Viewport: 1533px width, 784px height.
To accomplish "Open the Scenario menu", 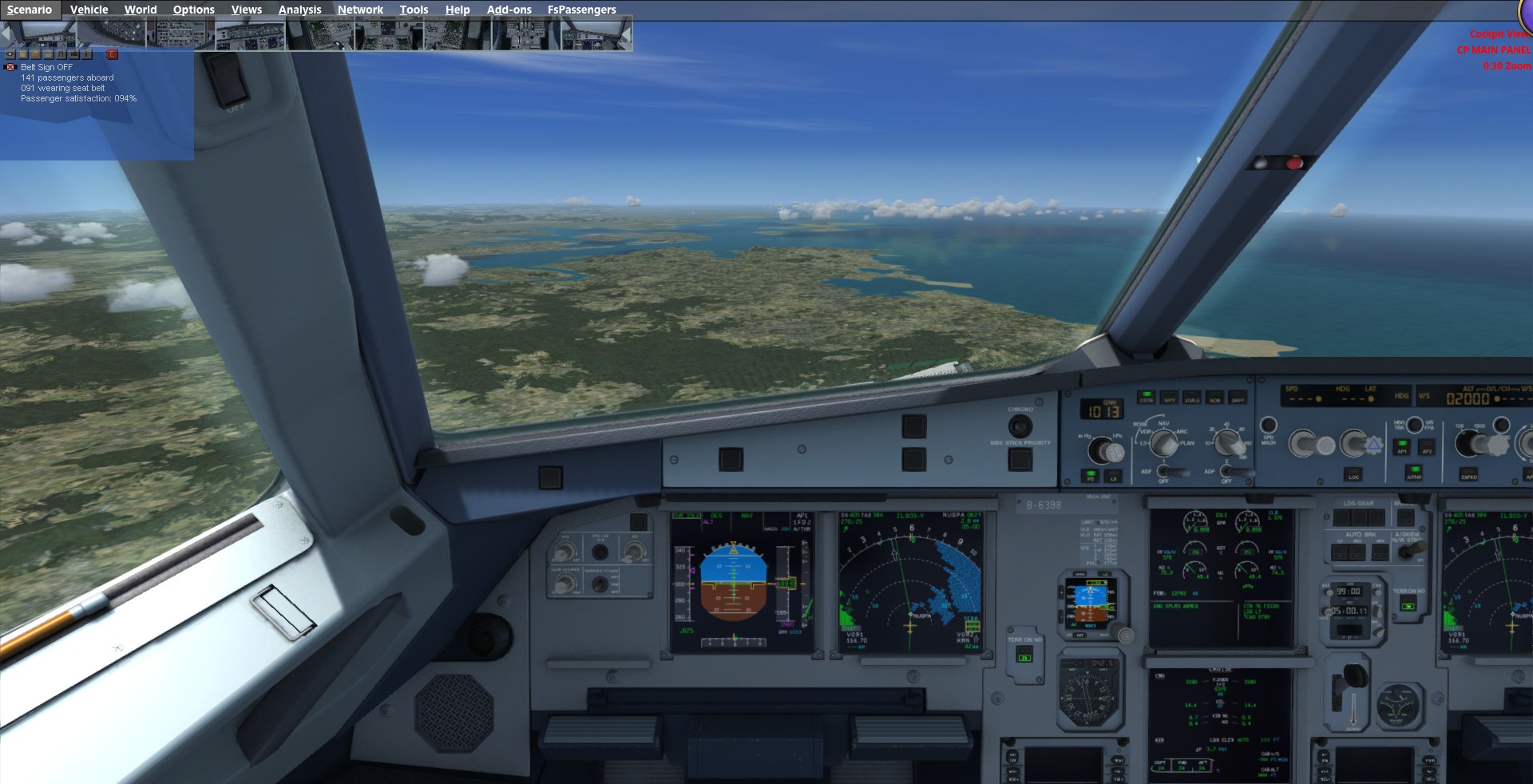I will 30,10.
